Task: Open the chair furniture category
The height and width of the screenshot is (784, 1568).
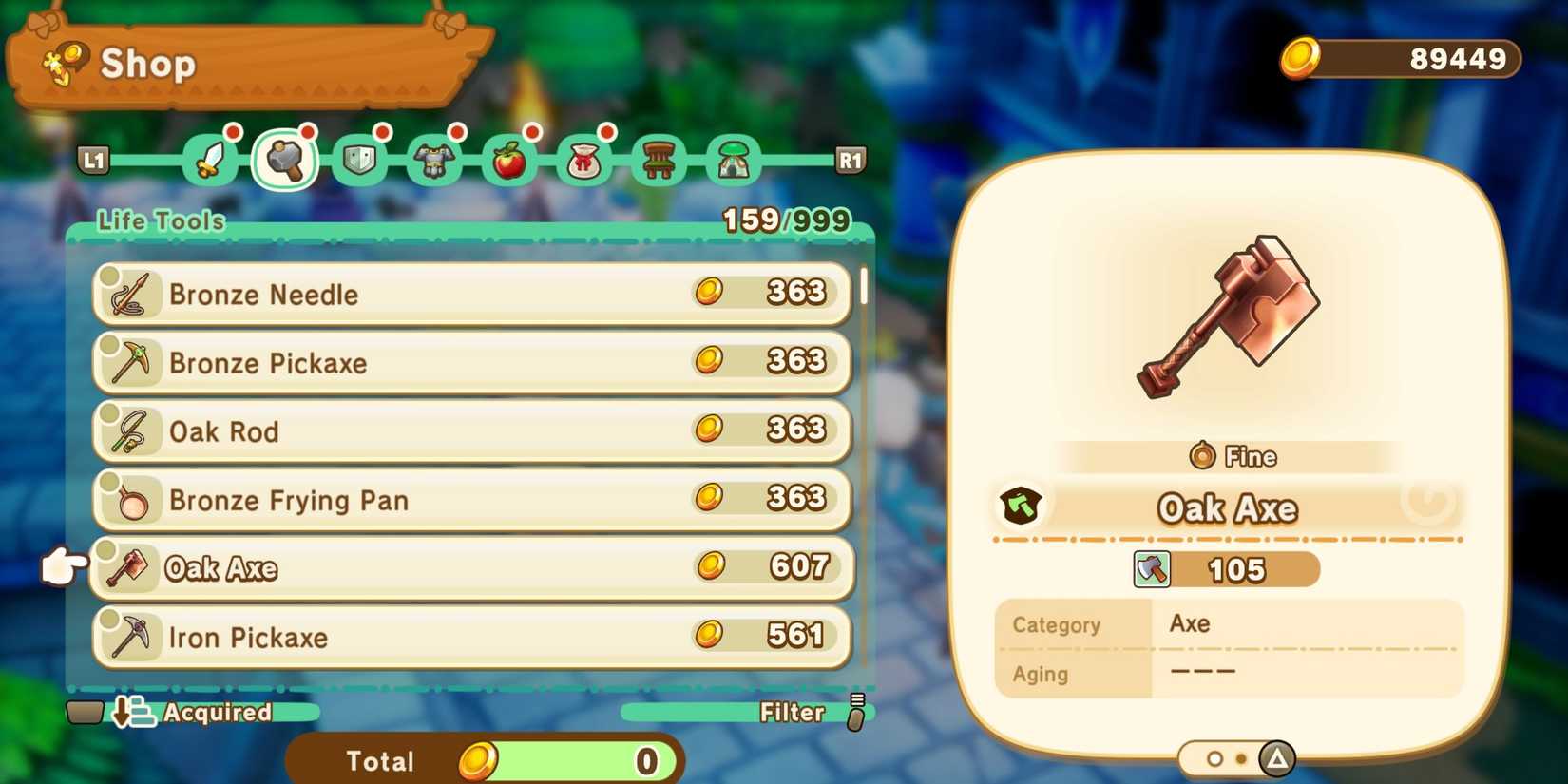Action: 657,160
